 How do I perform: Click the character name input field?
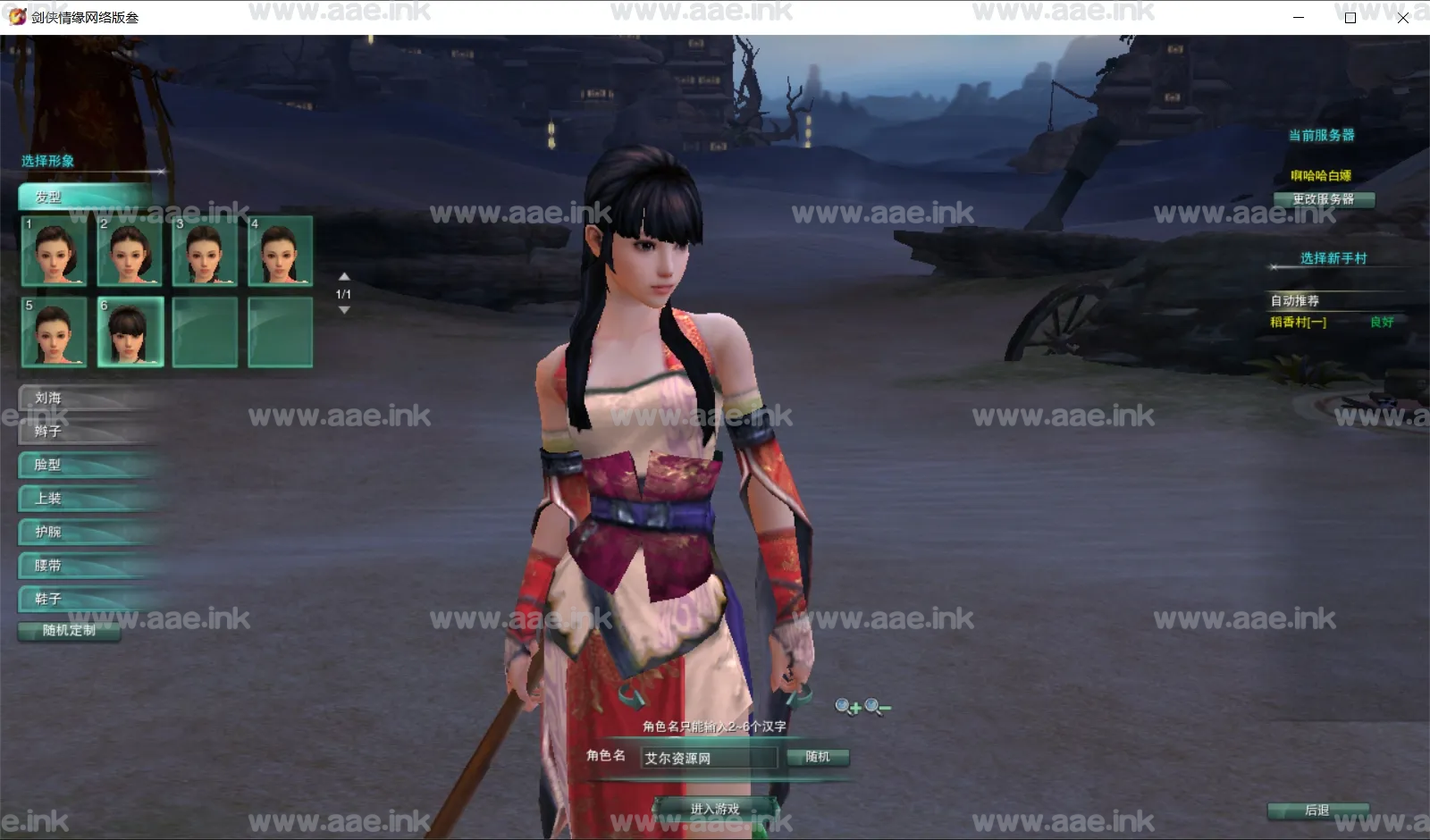click(709, 758)
